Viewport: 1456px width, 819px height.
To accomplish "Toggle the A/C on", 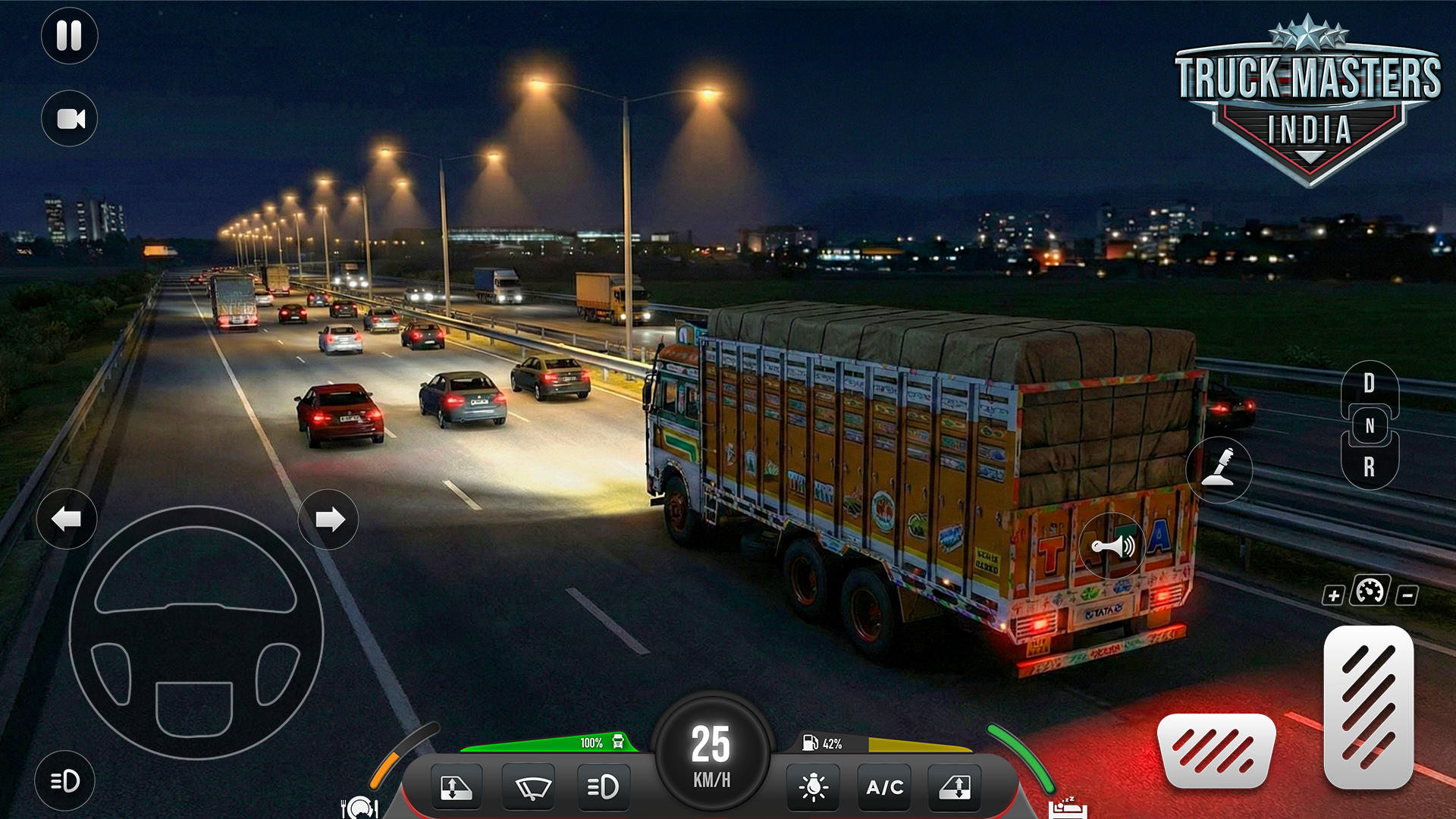I will pyautogui.click(x=883, y=787).
